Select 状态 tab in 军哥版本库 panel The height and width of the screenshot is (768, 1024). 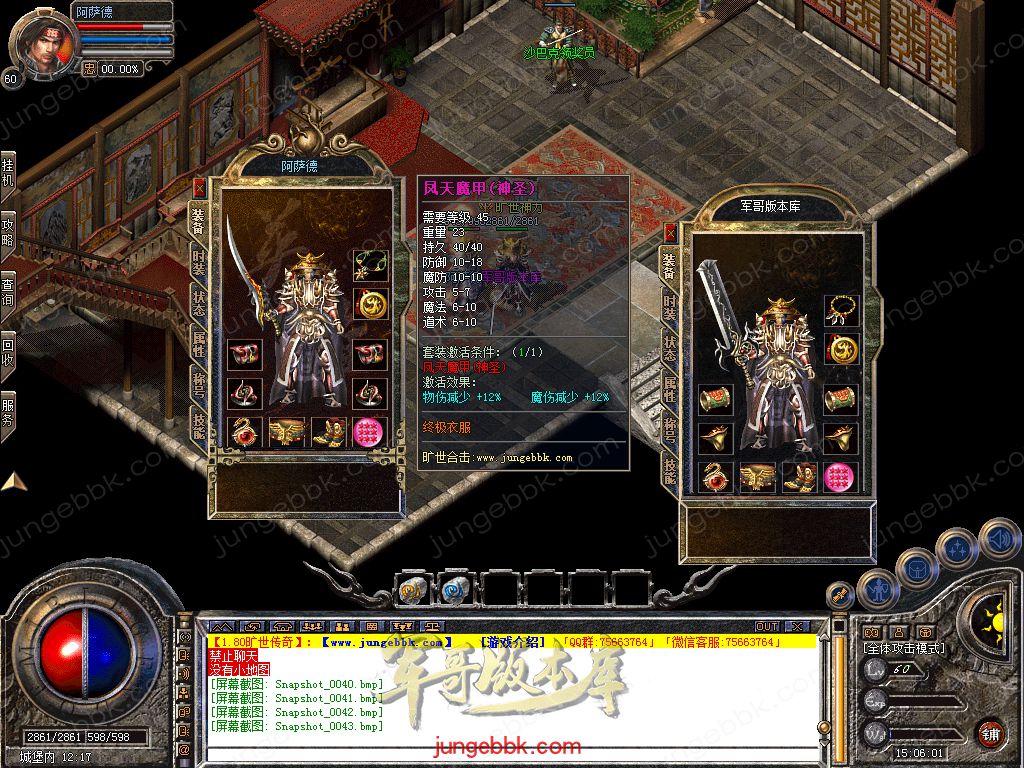click(x=669, y=347)
